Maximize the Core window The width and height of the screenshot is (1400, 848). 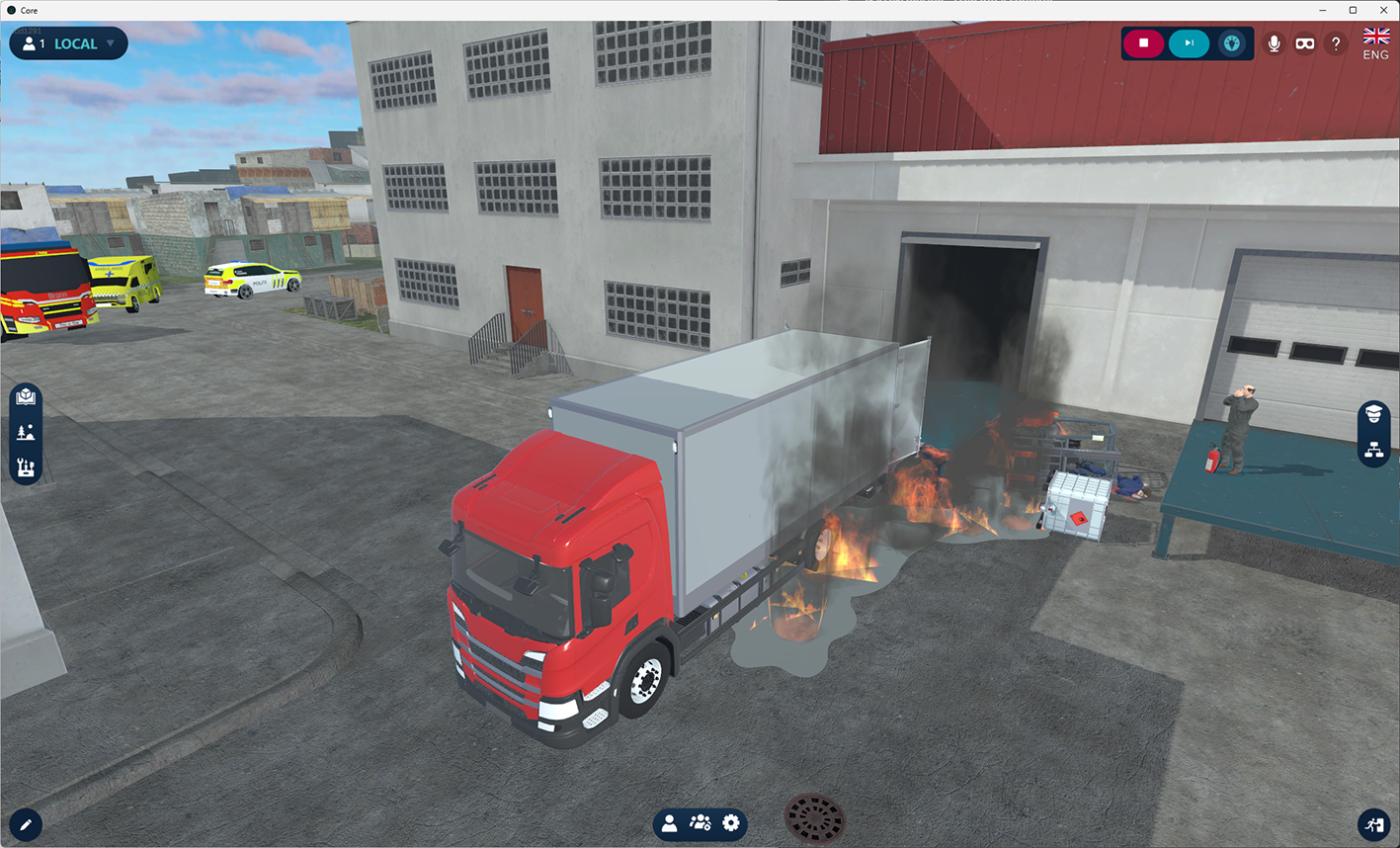(x=1353, y=10)
